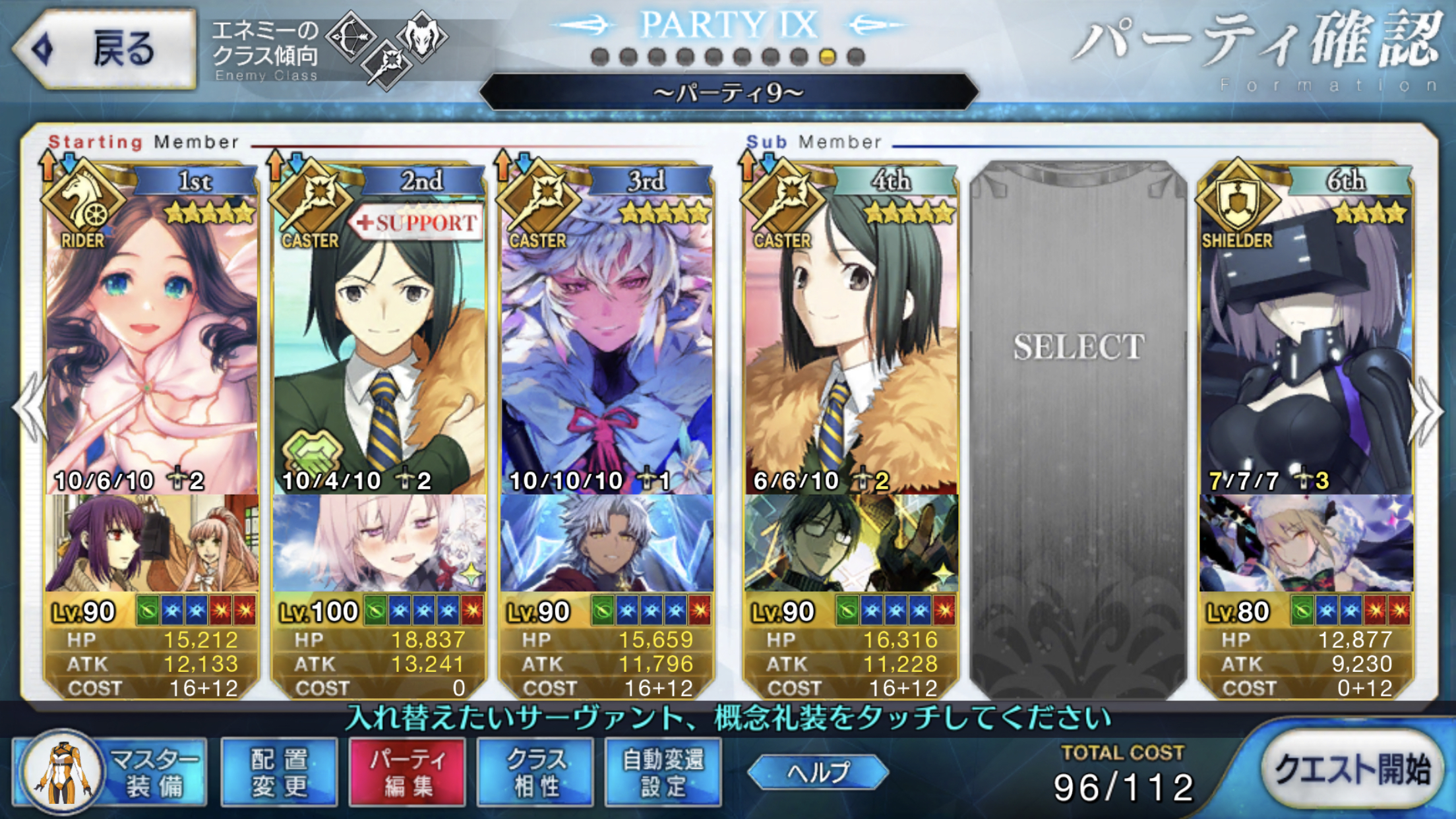The image size is (1456, 819).
Task: Open 自動変遷設定 auto settings
Action: (663, 772)
